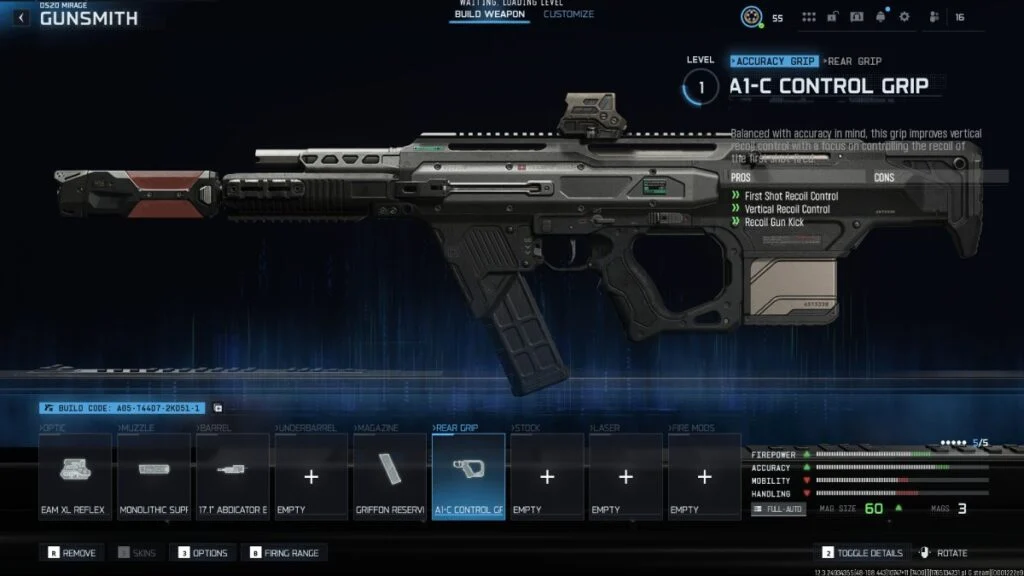Open the friends and party icon
1024x576 pixels.
click(934, 17)
